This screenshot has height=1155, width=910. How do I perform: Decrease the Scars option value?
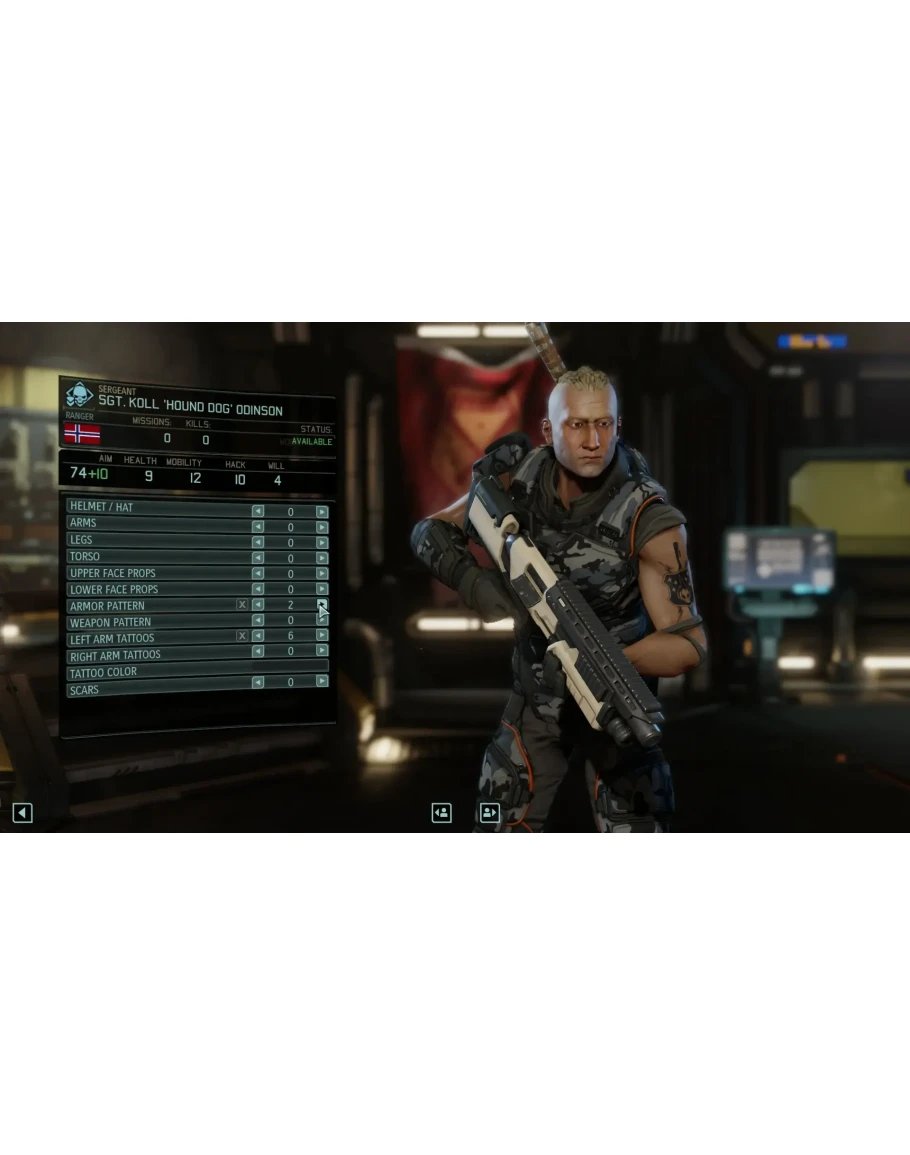[258, 683]
